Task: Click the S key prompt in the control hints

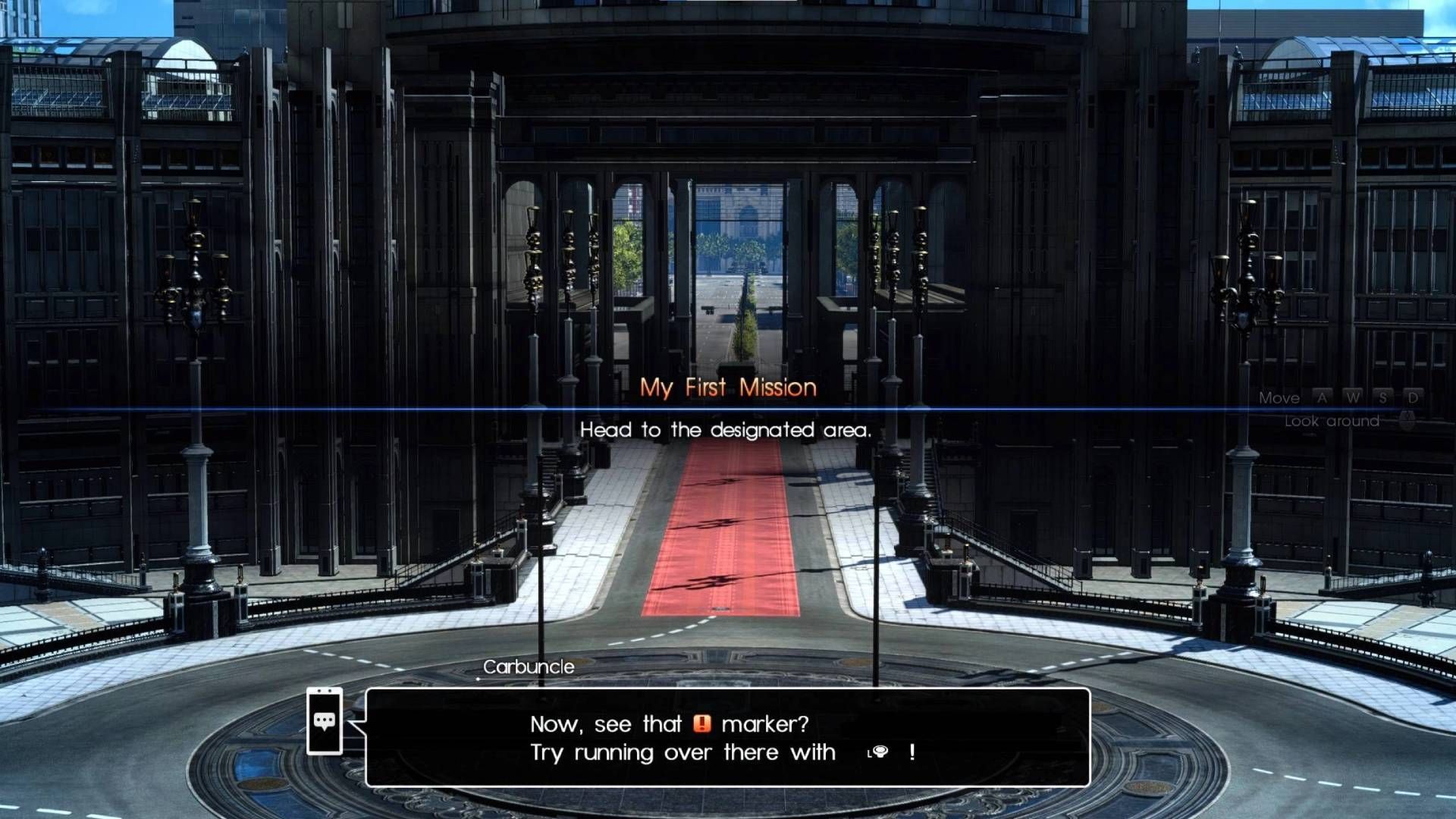Action: 1383,397
